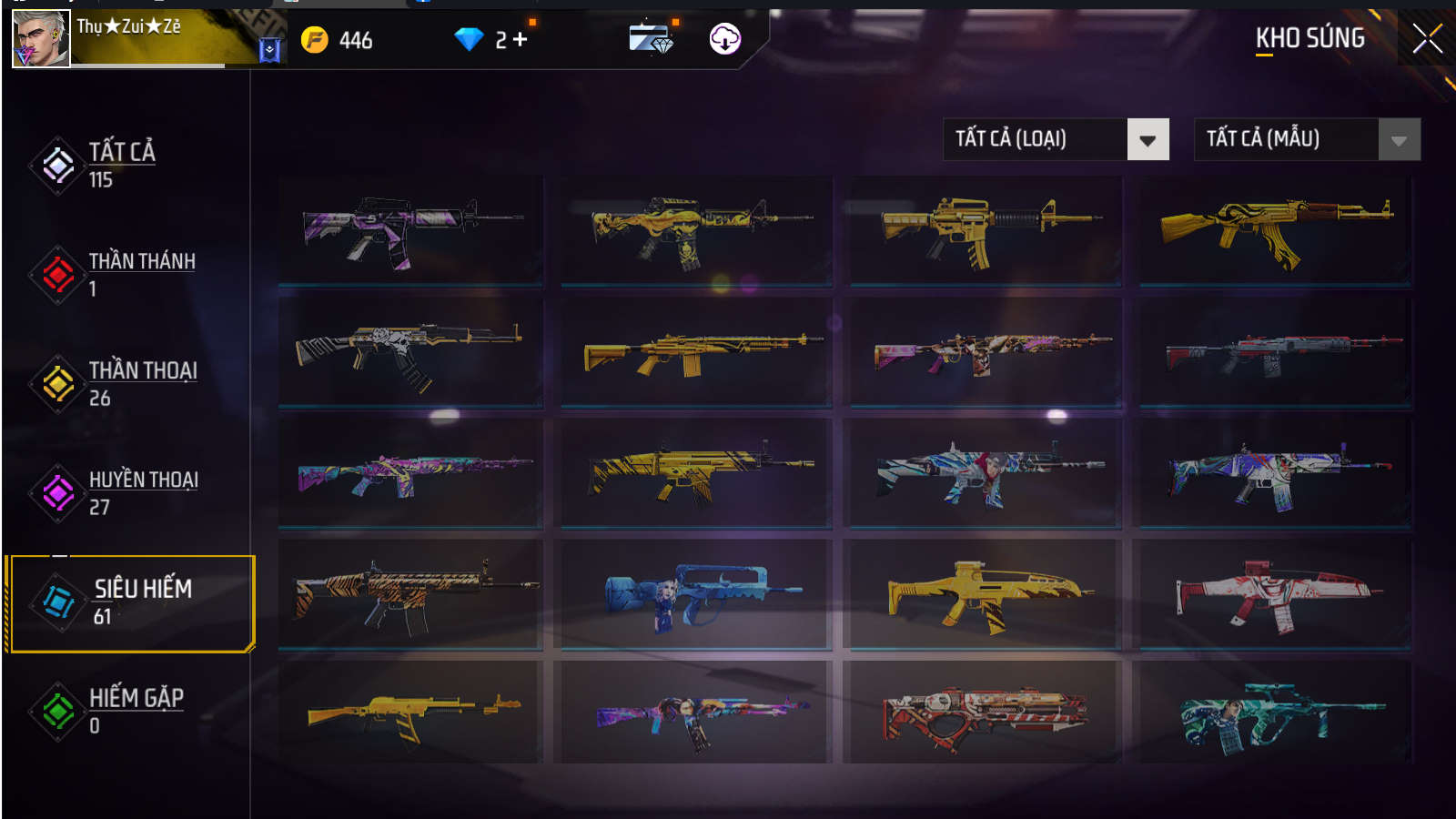Screen dimensions: 1456x819
Task: Choose the red and white XM8 skin
Action: 1275,594
